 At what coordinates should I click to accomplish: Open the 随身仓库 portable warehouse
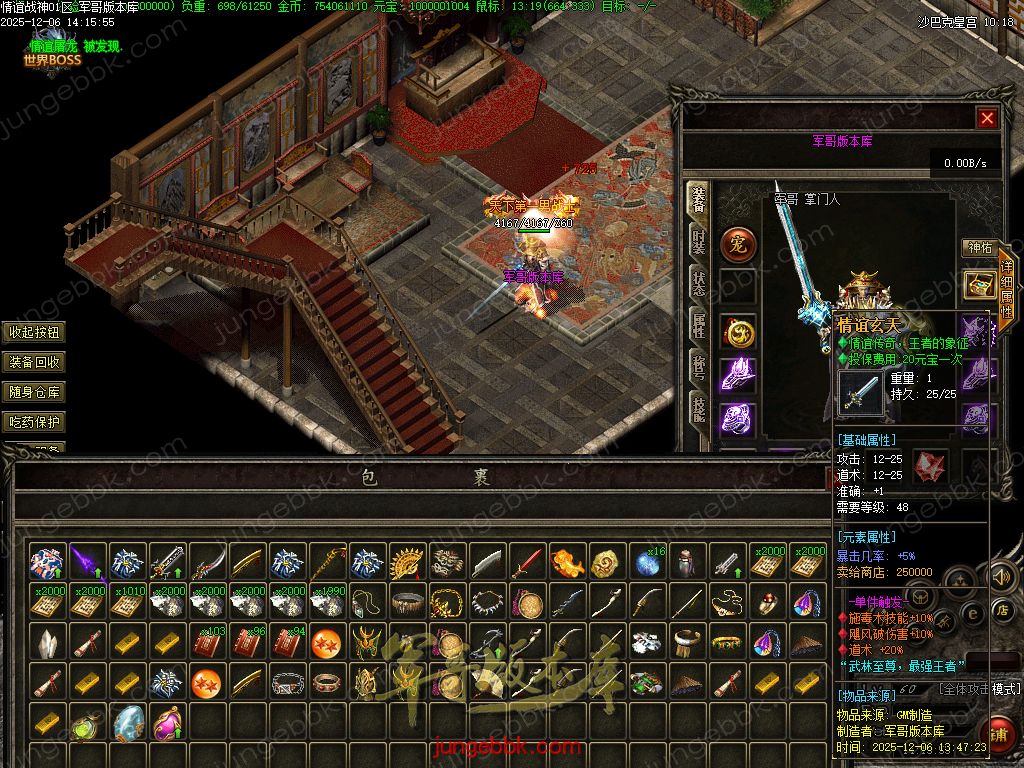(34, 393)
